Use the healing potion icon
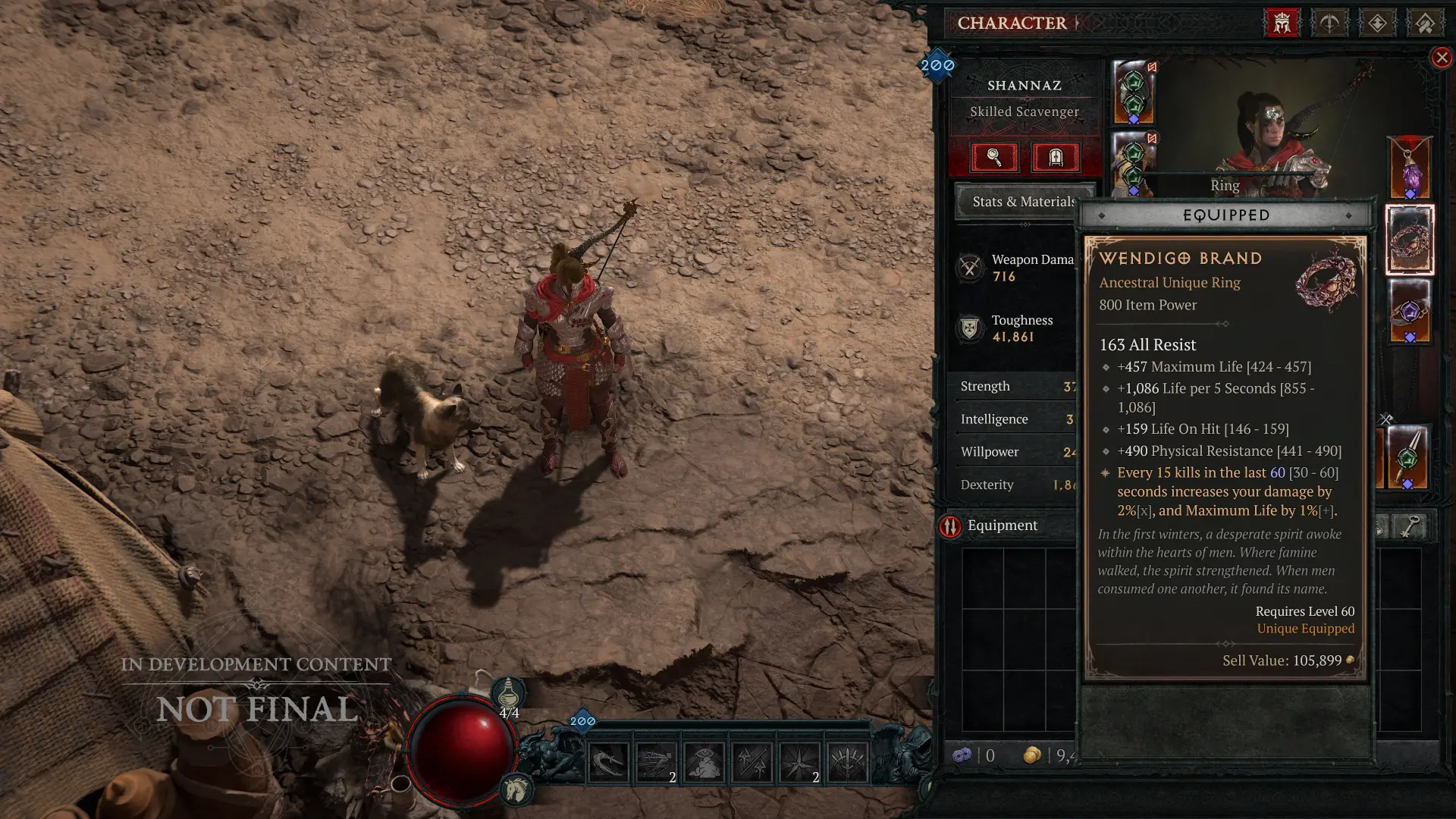Viewport: 1456px width, 819px height. (508, 693)
